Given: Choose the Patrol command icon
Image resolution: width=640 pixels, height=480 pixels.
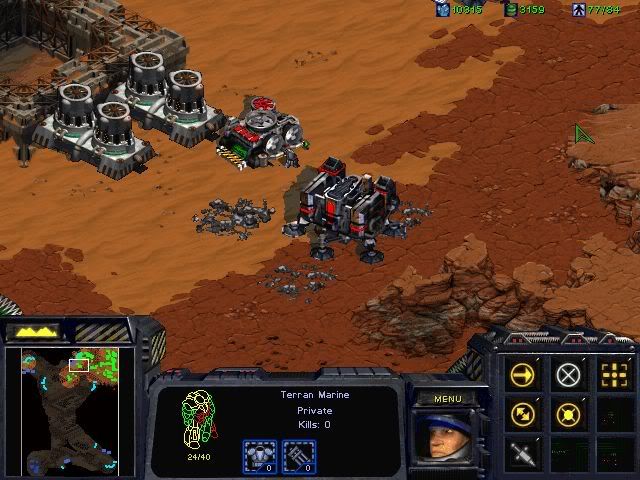Looking at the screenshot, I should coord(523,413).
